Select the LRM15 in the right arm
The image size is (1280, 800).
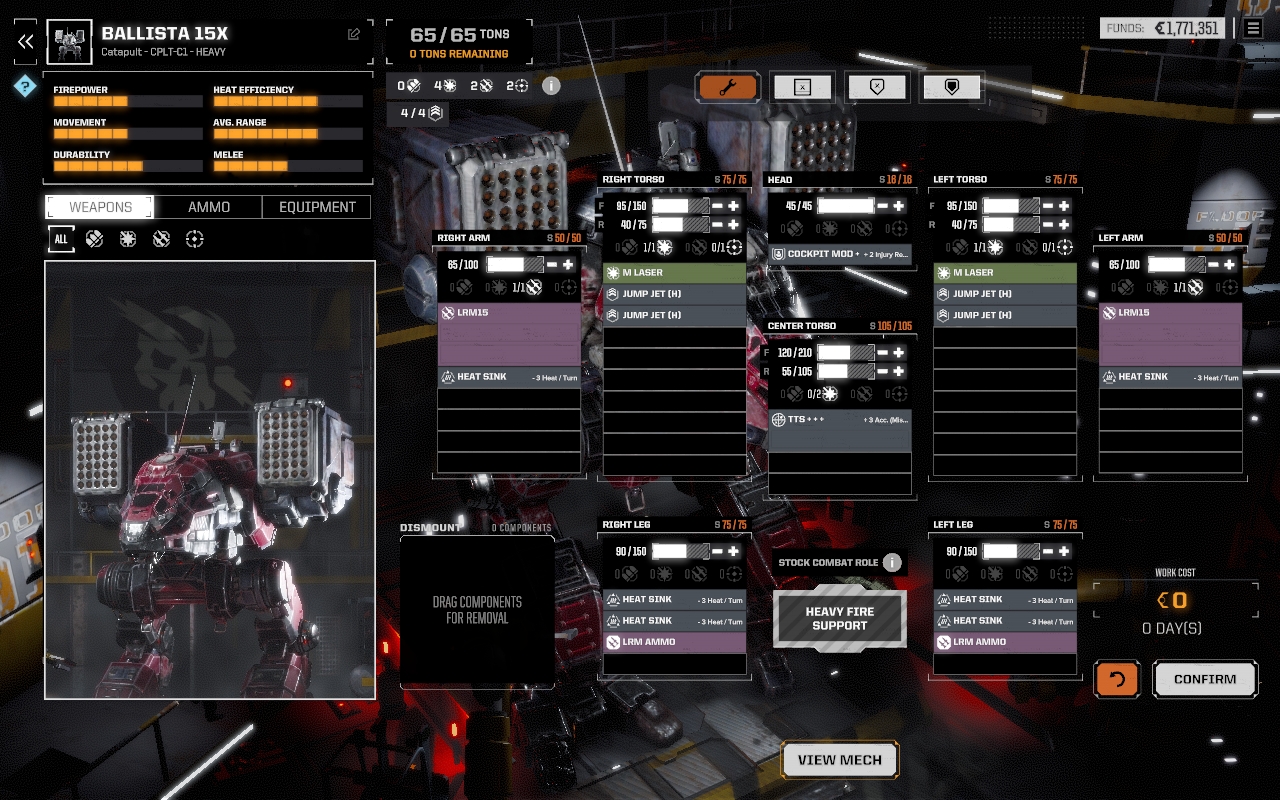[x=509, y=313]
